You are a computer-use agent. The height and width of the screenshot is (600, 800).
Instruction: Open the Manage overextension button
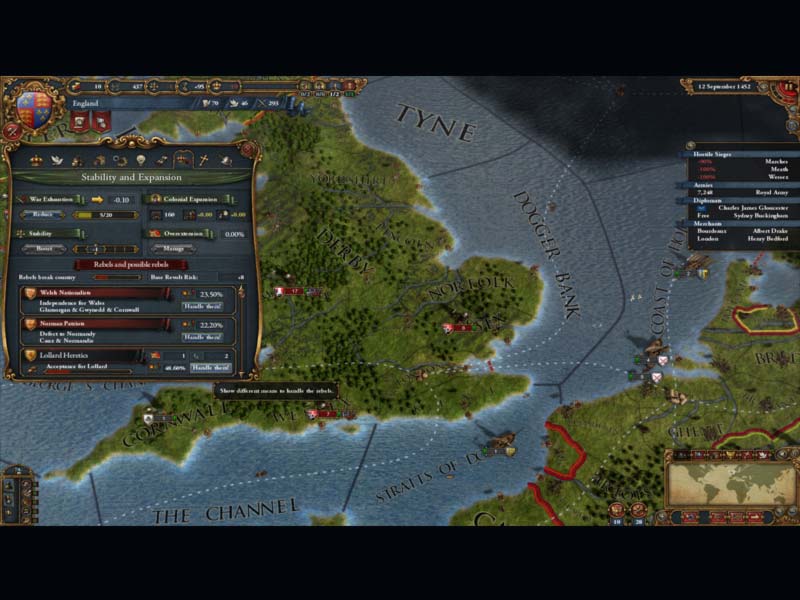[x=175, y=248]
